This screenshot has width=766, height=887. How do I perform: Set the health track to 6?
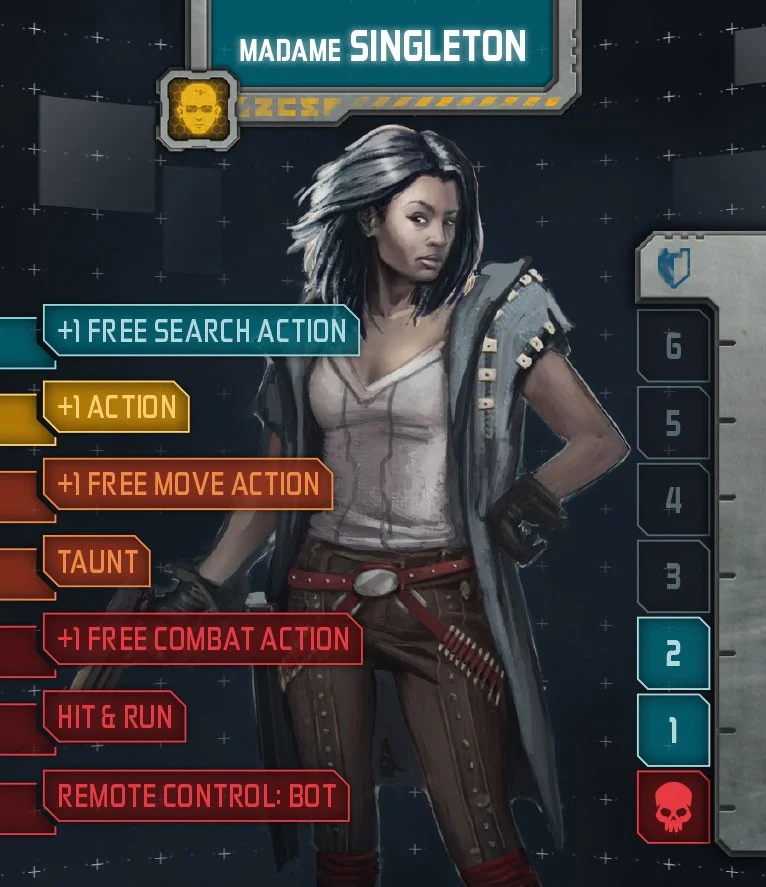coord(673,346)
